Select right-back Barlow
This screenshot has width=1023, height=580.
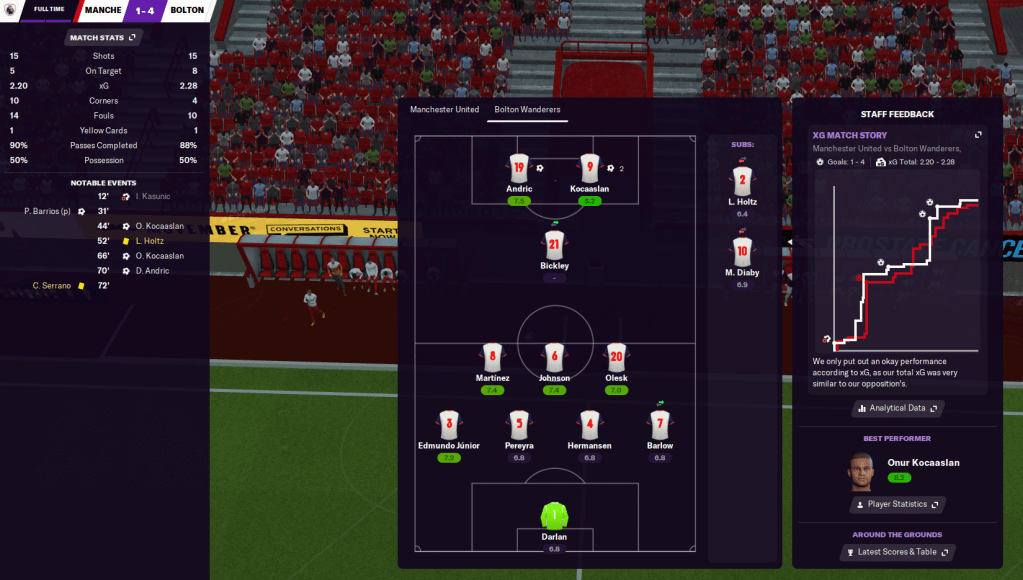(659, 424)
